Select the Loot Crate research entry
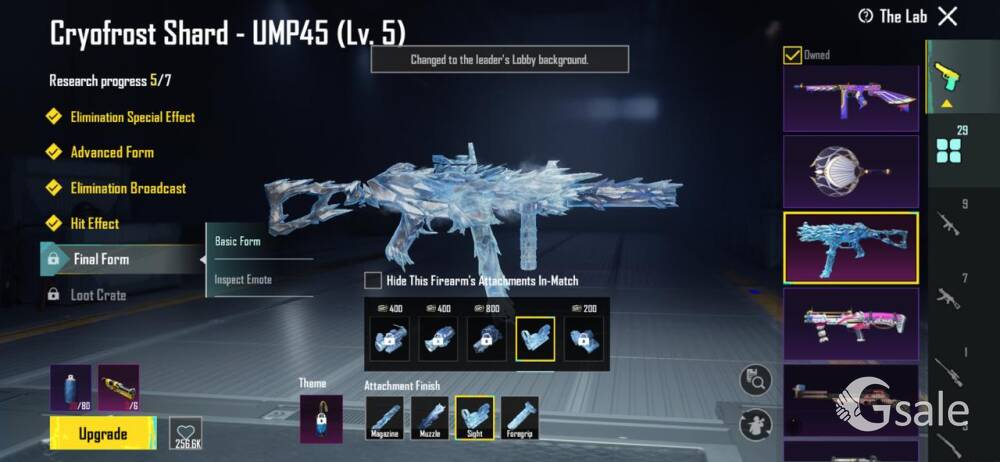This screenshot has height=462, width=1000. pyautogui.click(x=97, y=295)
